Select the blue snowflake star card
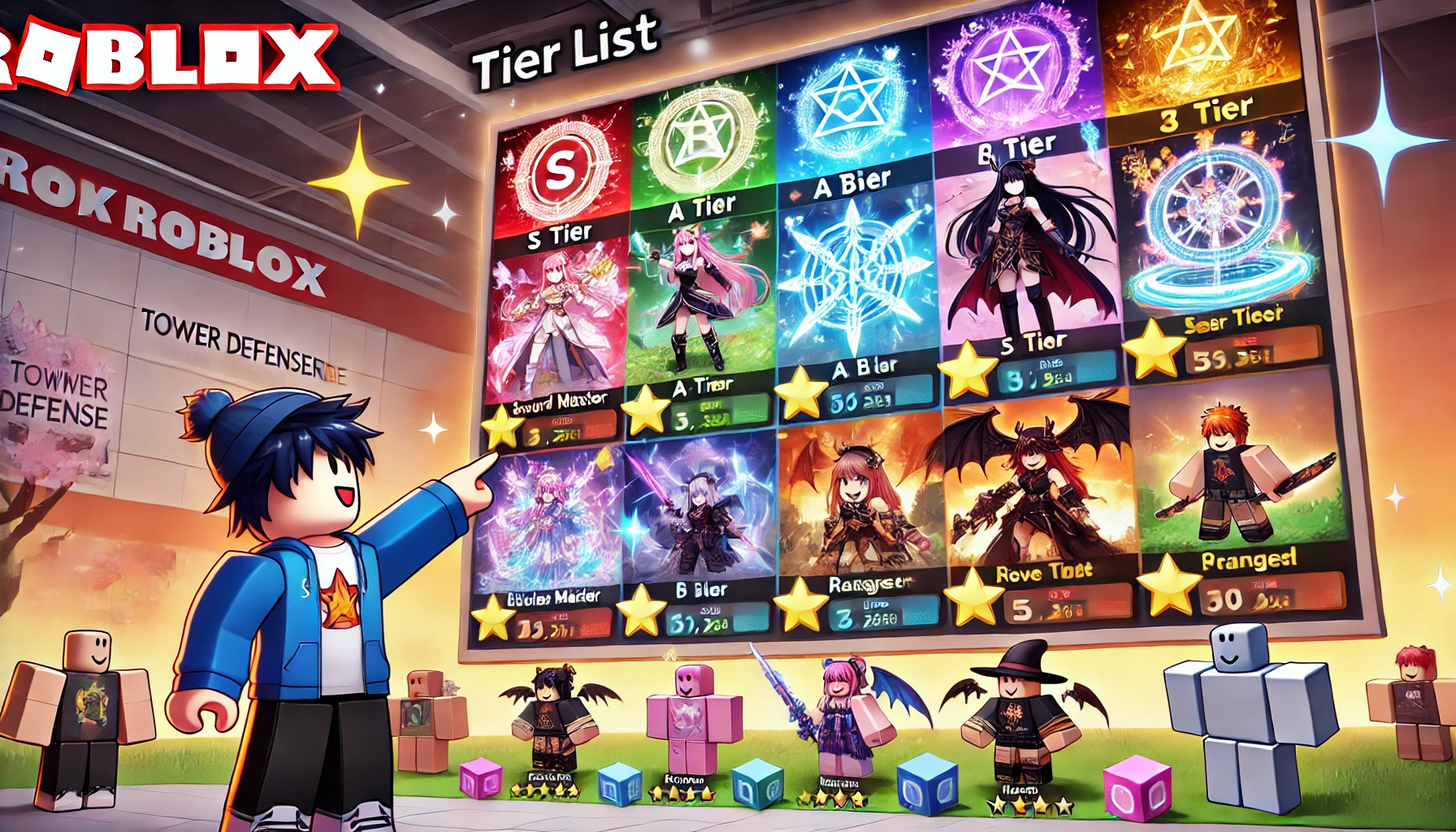 tap(853, 276)
